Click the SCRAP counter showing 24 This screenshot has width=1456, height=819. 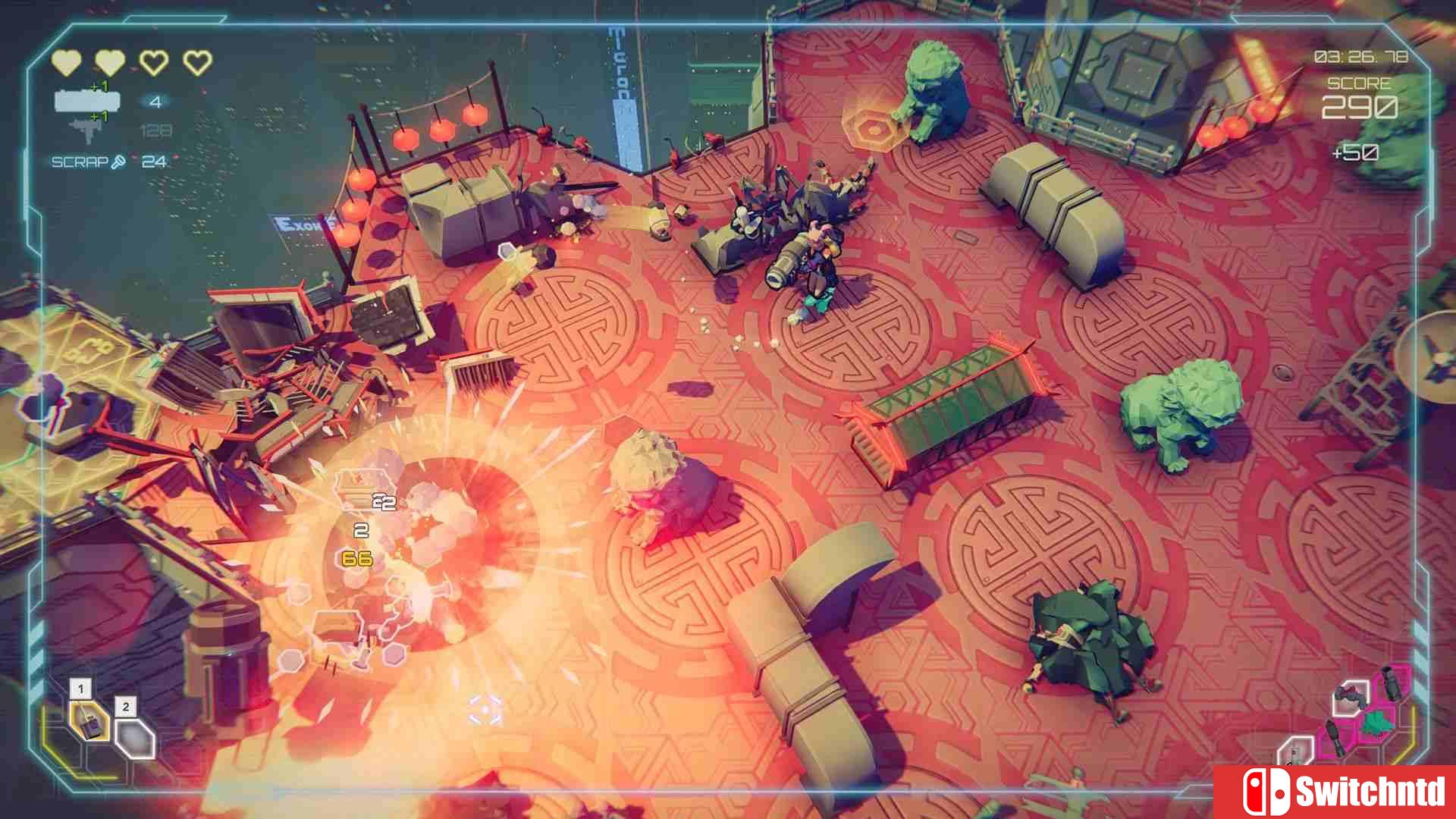pyautogui.click(x=154, y=162)
